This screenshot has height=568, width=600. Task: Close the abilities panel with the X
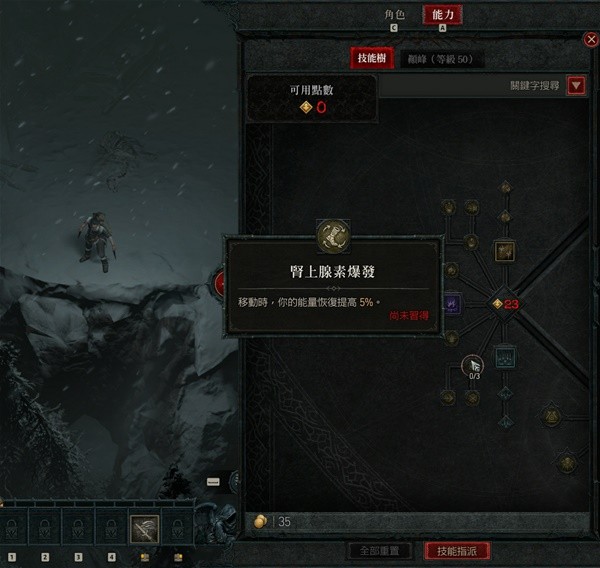(x=590, y=39)
